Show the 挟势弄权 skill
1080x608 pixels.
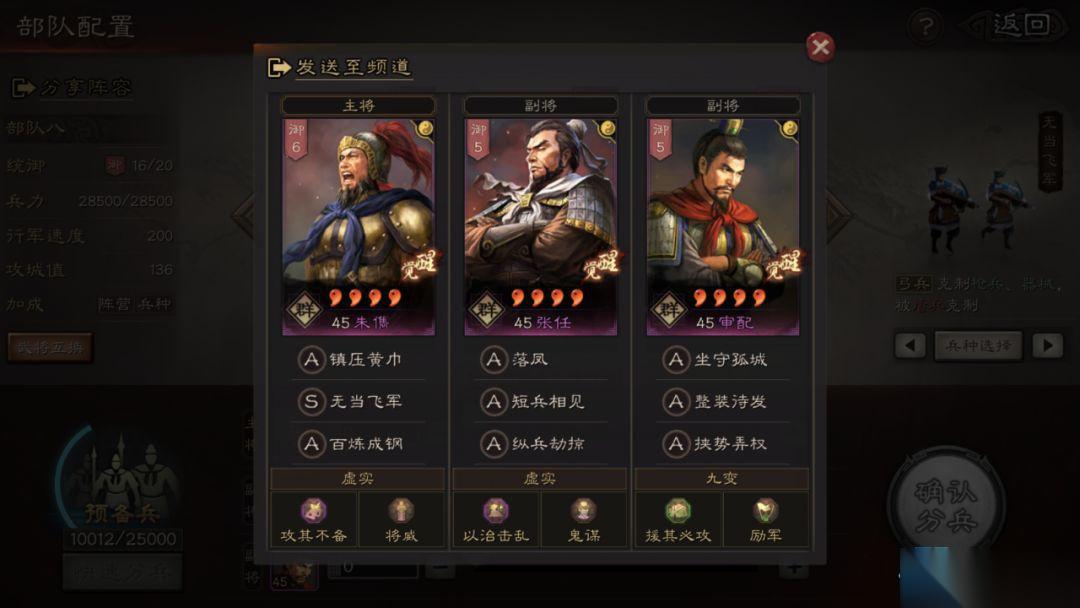[723, 443]
